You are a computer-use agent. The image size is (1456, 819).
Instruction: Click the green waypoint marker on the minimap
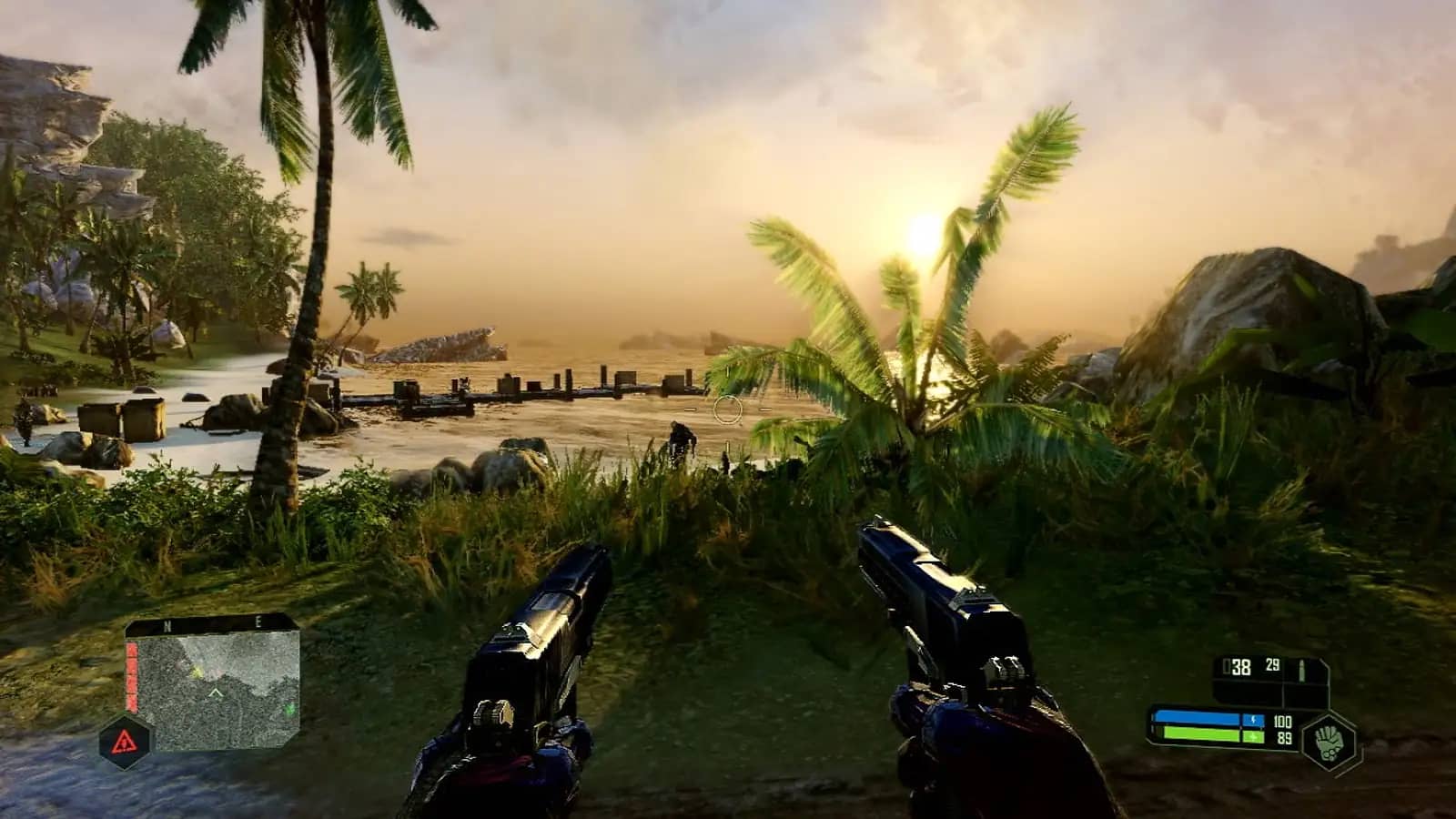289,709
